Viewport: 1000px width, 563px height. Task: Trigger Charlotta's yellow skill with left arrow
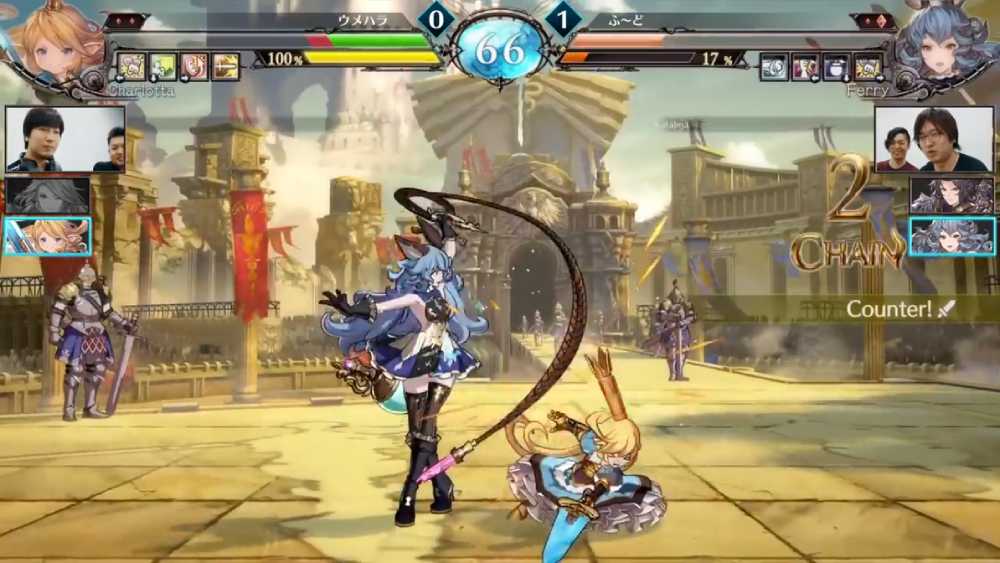tap(132, 66)
